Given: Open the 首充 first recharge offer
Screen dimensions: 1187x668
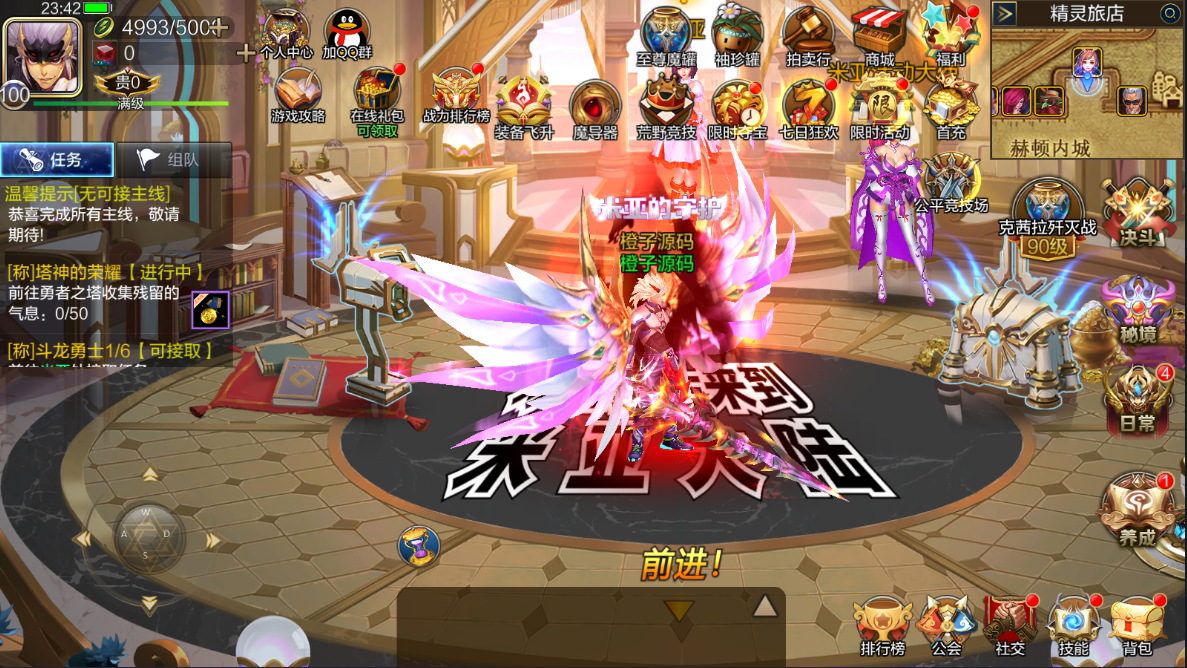Looking at the screenshot, I should (x=950, y=106).
